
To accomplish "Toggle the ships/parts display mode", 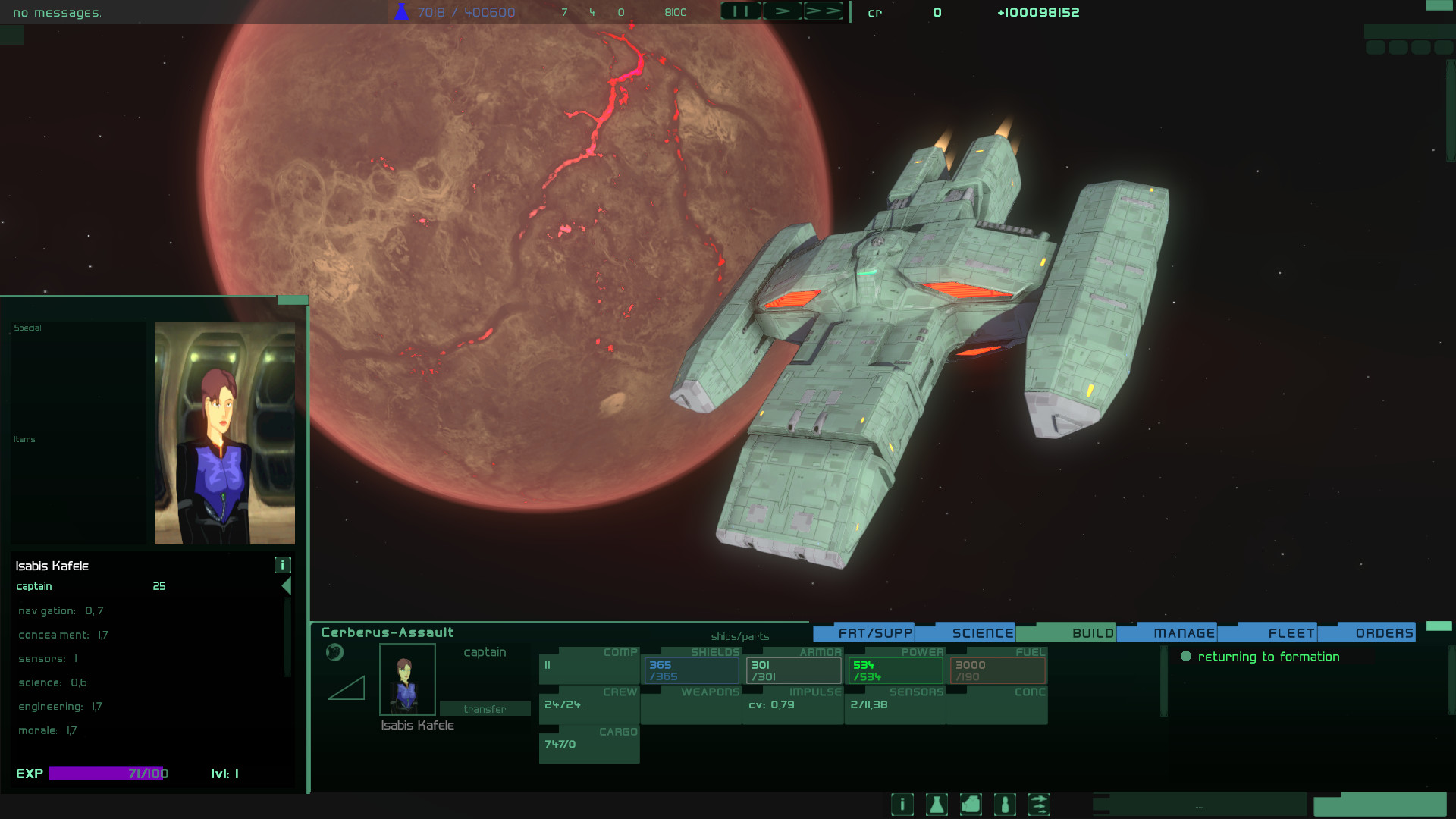I will (x=739, y=636).
